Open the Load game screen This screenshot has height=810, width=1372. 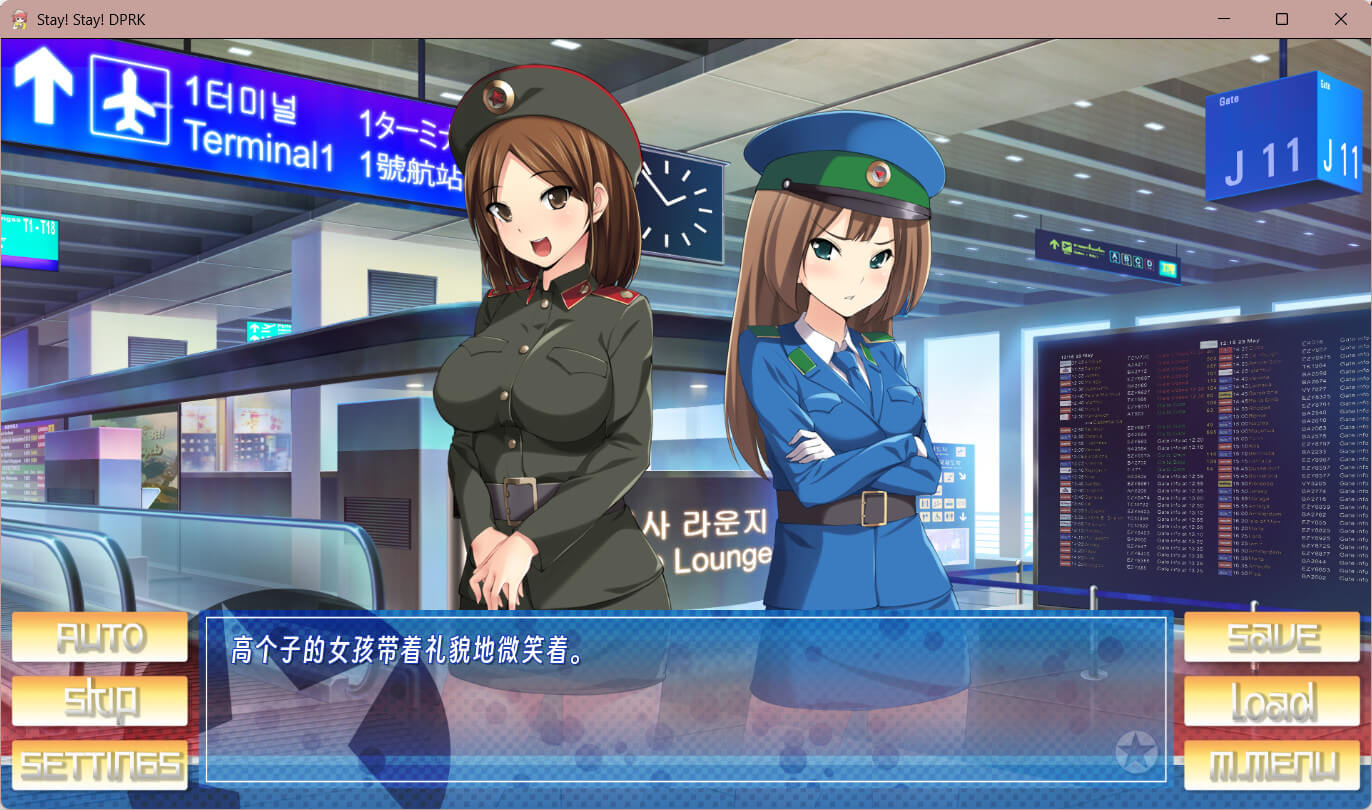click(x=1272, y=701)
